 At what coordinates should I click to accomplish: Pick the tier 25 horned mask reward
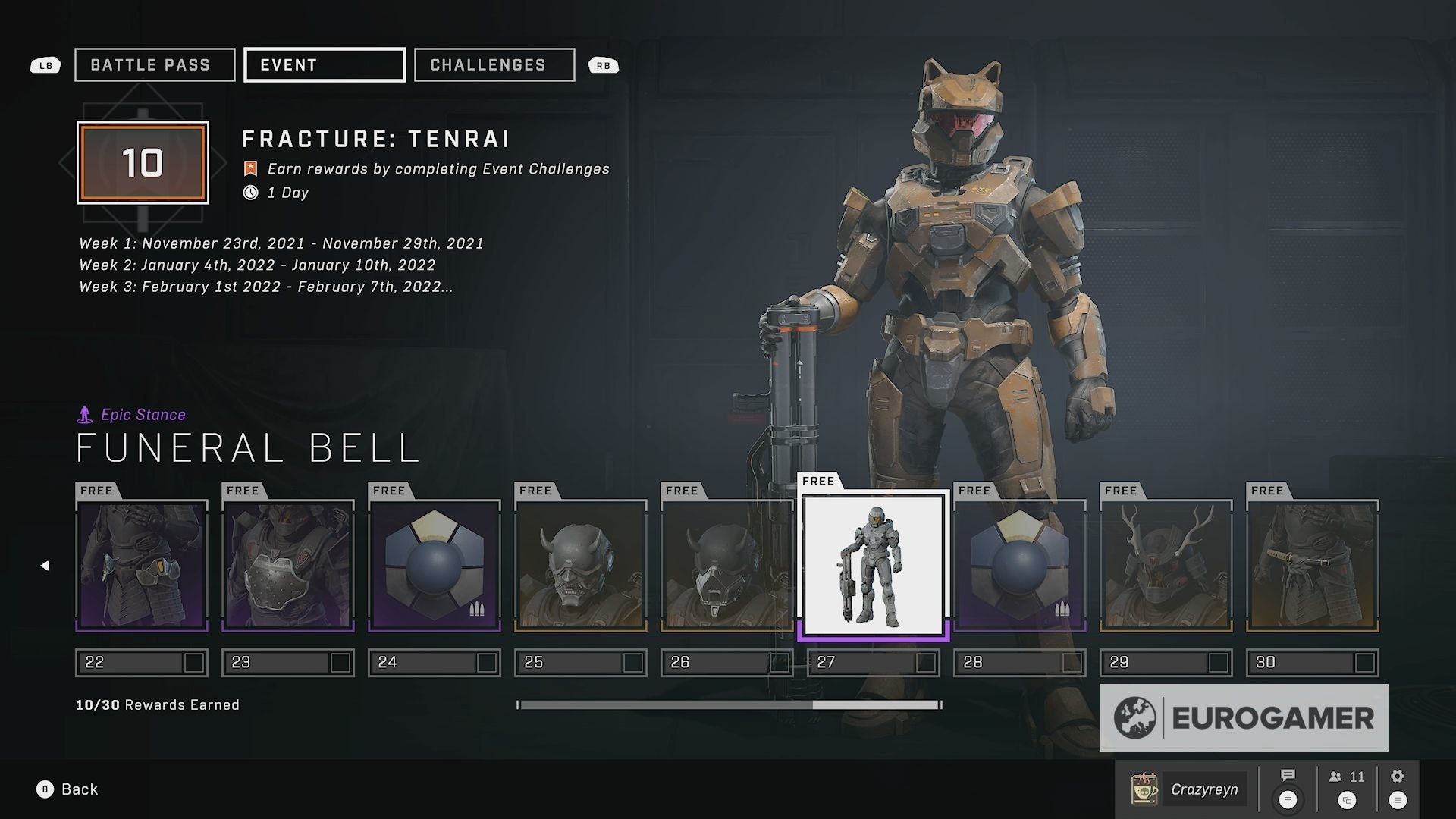pyautogui.click(x=581, y=566)
